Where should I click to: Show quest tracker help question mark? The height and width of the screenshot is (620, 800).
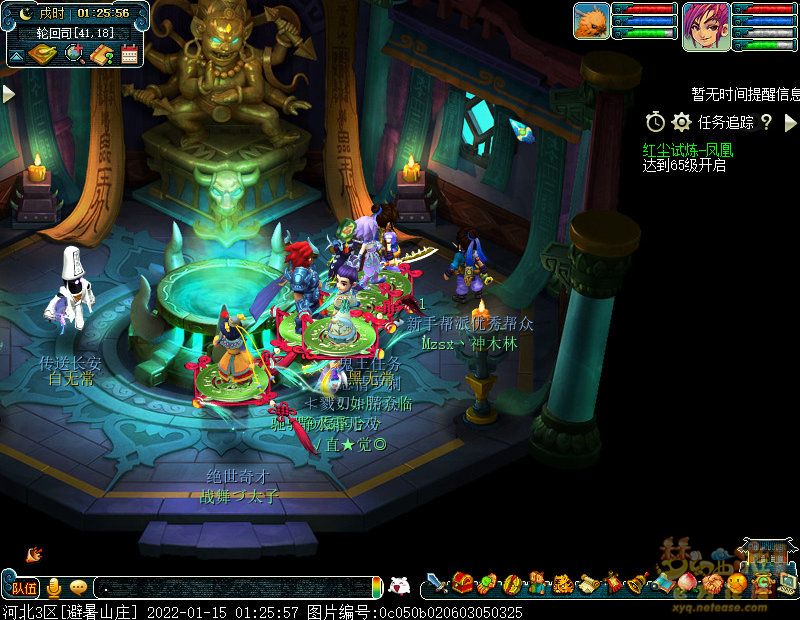766,122
